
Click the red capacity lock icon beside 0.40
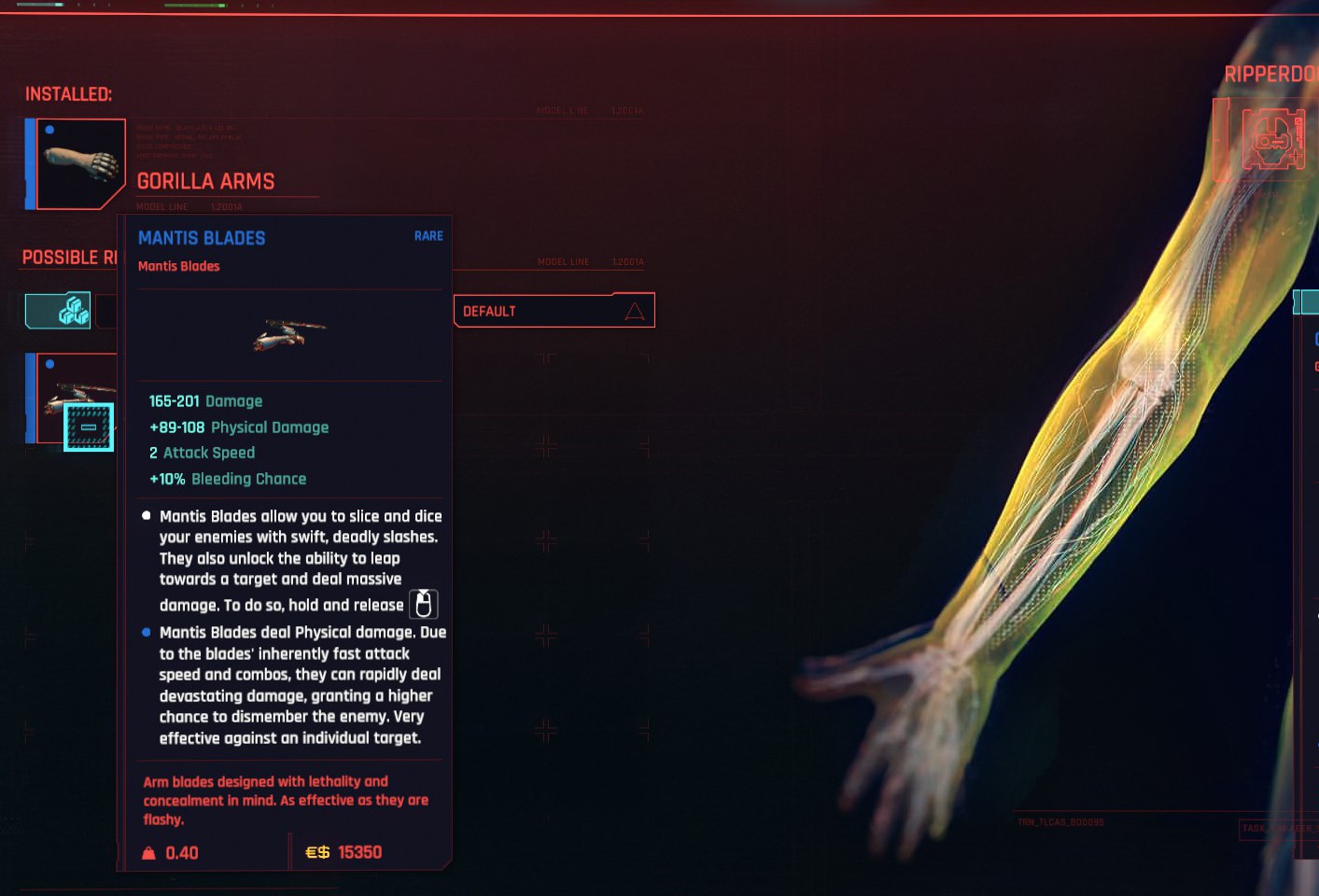(147, 851)
